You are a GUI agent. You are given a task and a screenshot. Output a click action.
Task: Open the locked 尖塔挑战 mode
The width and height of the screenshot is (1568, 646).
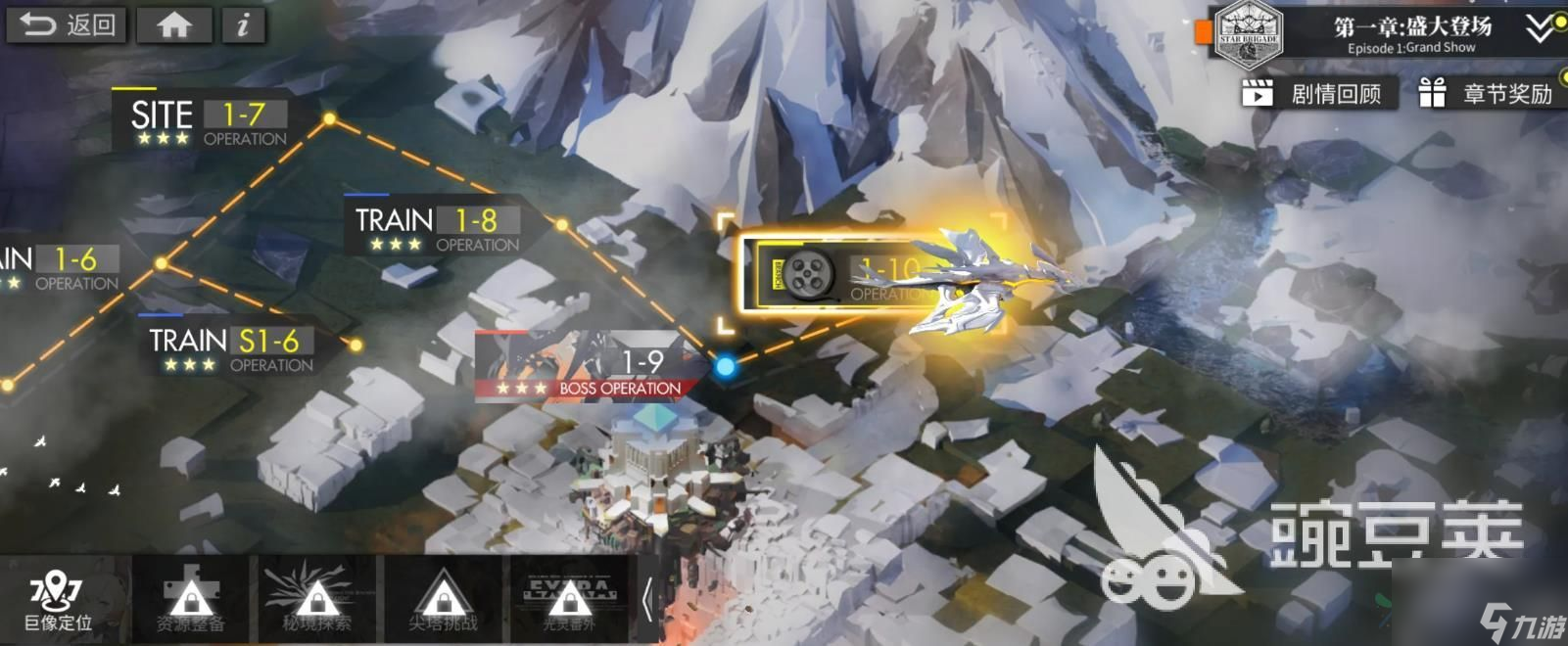[443, 601]
